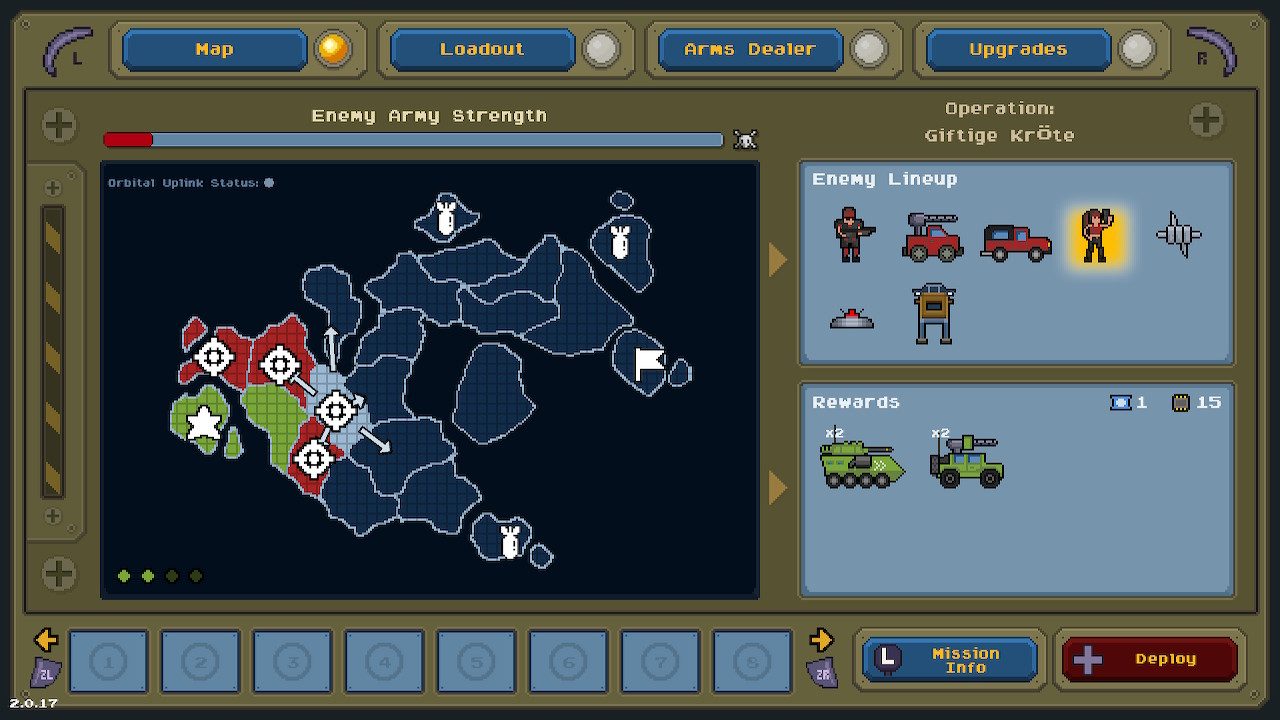
Task: Select the highlighted female enemy unit
Action: click(1097, 238)
